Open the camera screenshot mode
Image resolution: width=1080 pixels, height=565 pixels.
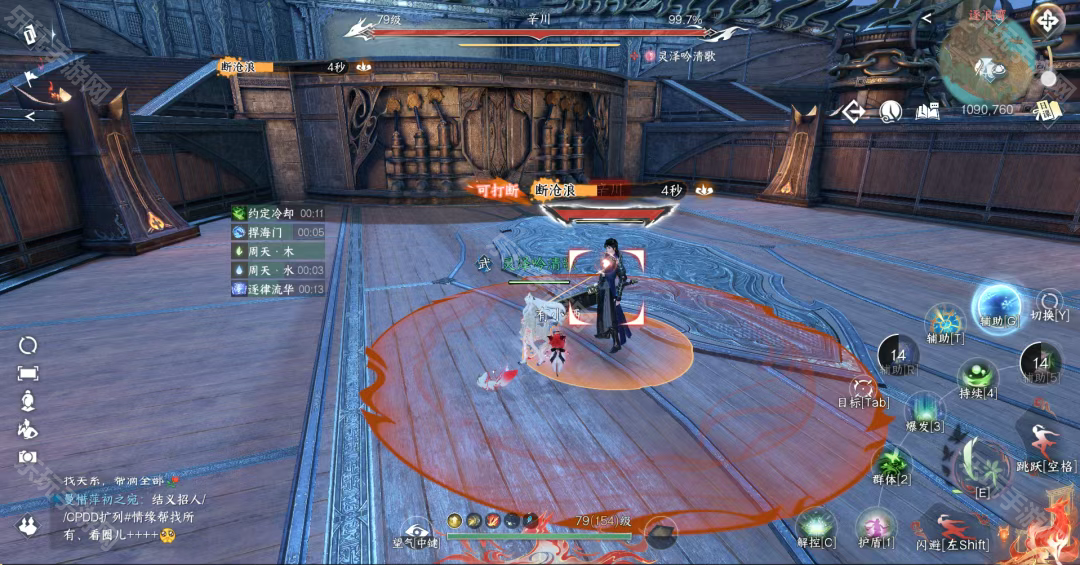(x=27, y=457)
